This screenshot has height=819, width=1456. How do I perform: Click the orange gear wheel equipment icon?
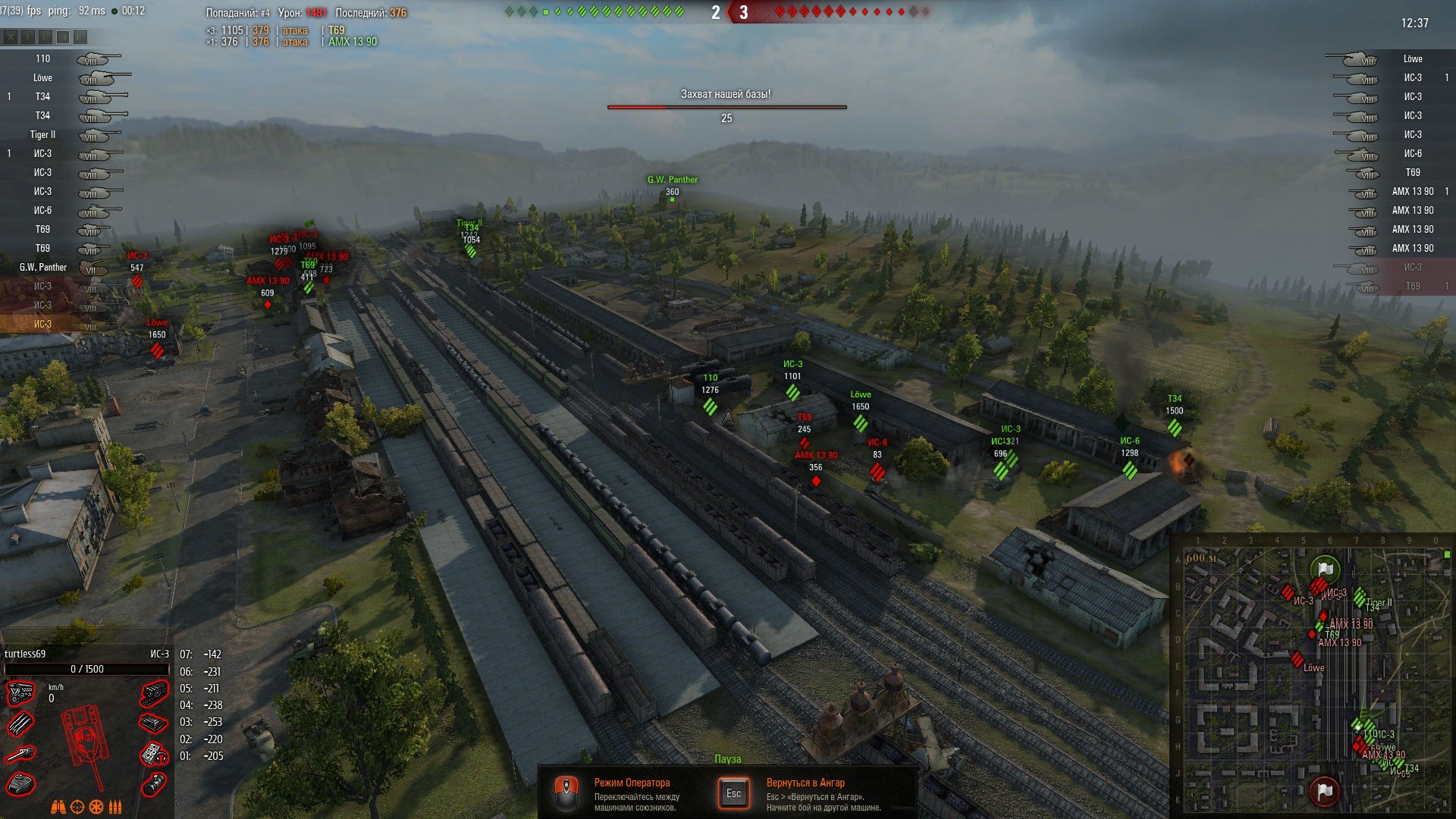[x=96, y=807]
